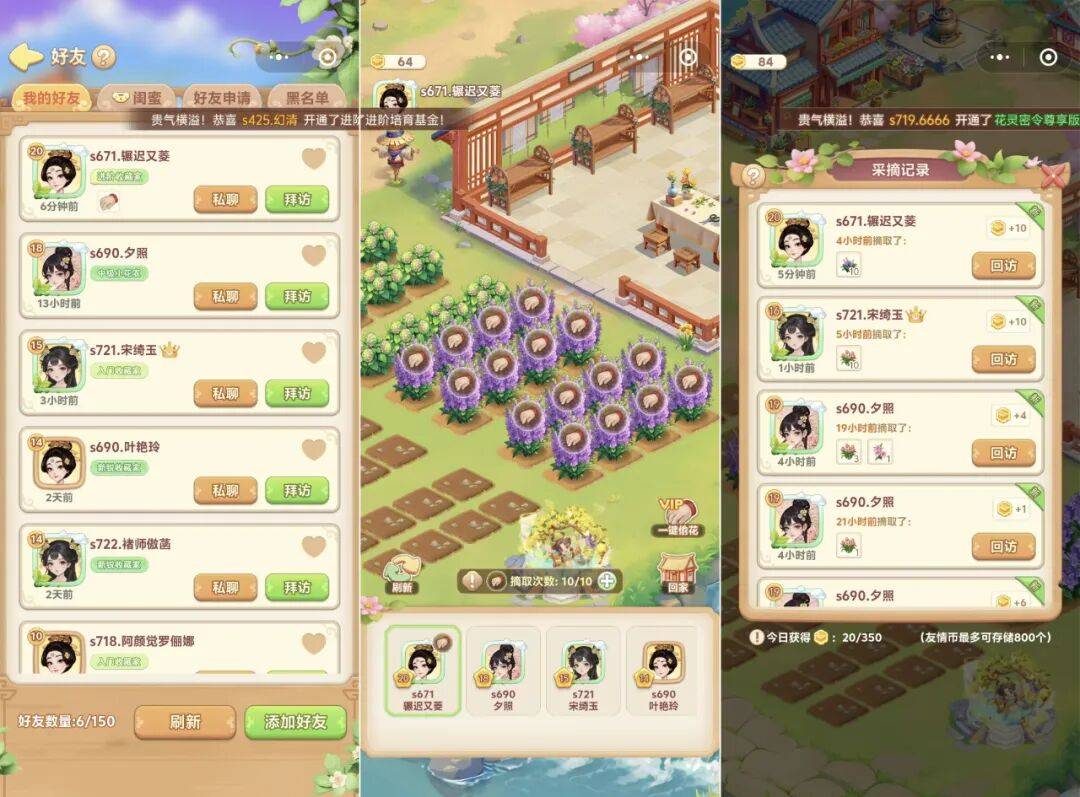Image resolution: width=1080 pixels, height=797 pixels.
Task: Tap the heart icon on s690.夕照's friend row
Action: click(x=314, y=255)
